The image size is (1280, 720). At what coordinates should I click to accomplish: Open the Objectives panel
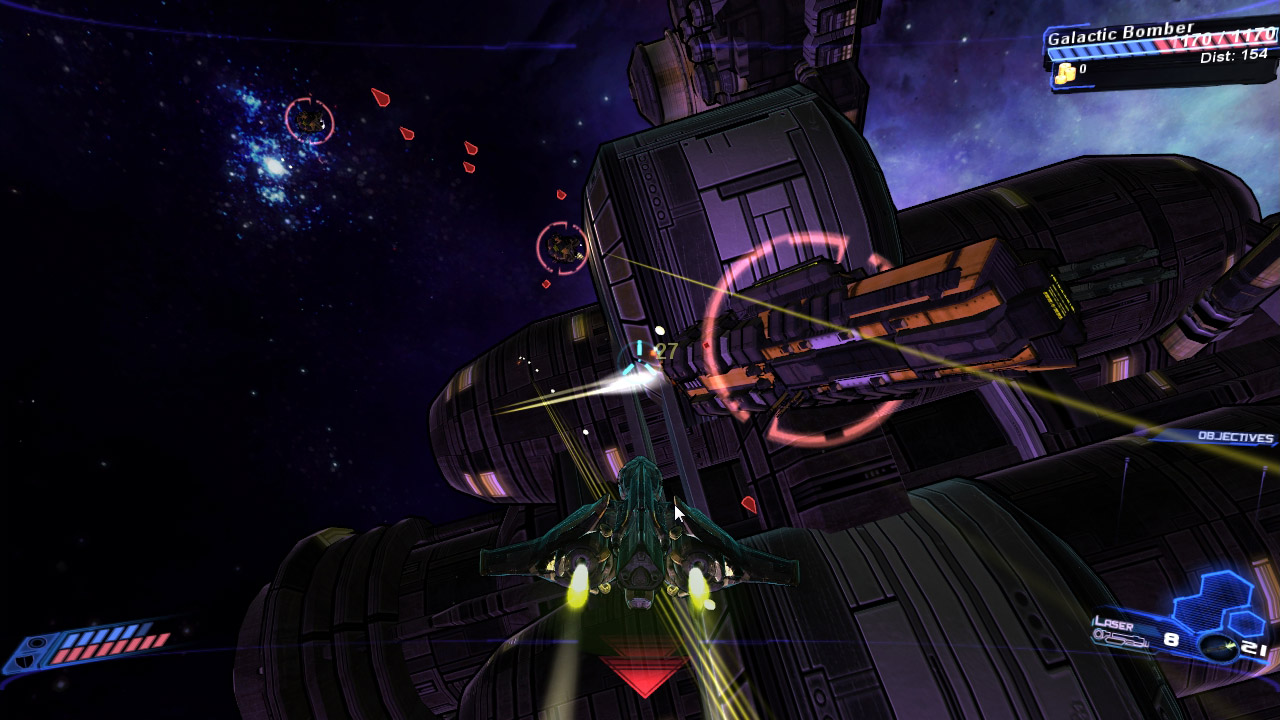1236,438
